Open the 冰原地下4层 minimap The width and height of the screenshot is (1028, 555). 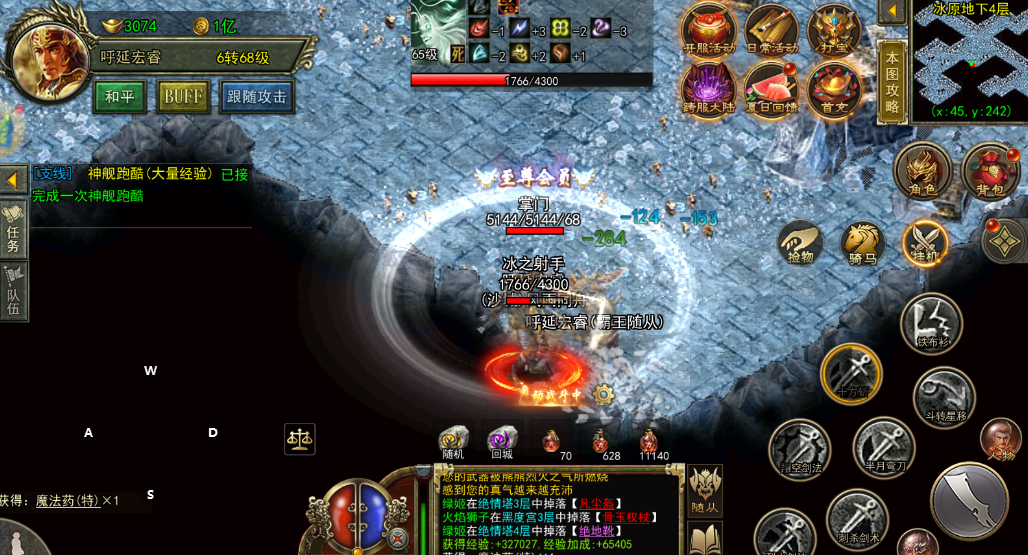pos(970,60)
